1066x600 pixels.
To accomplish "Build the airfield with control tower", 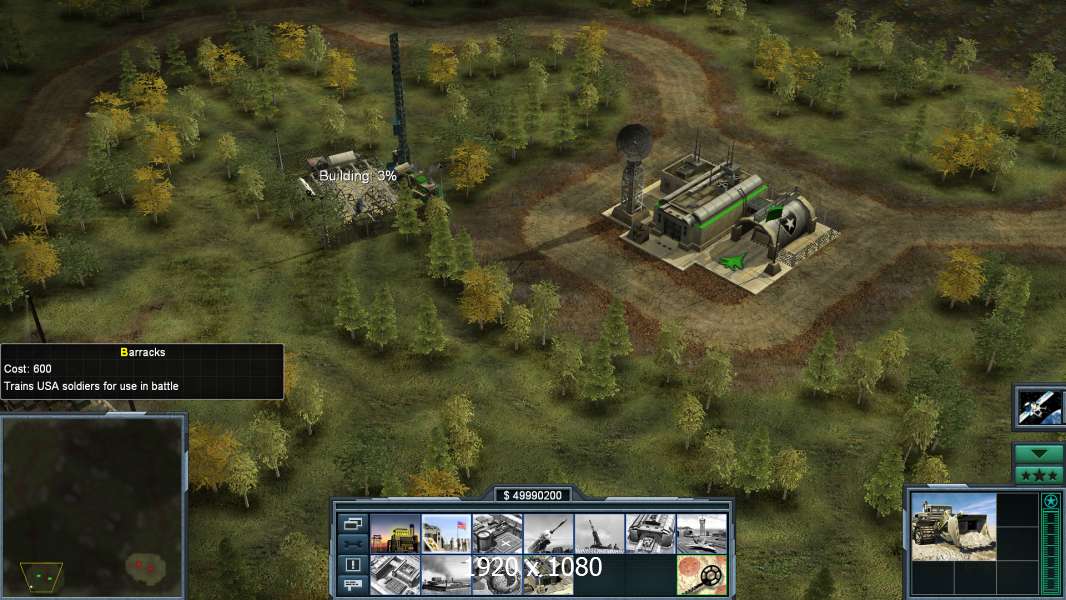I will 701,534.
